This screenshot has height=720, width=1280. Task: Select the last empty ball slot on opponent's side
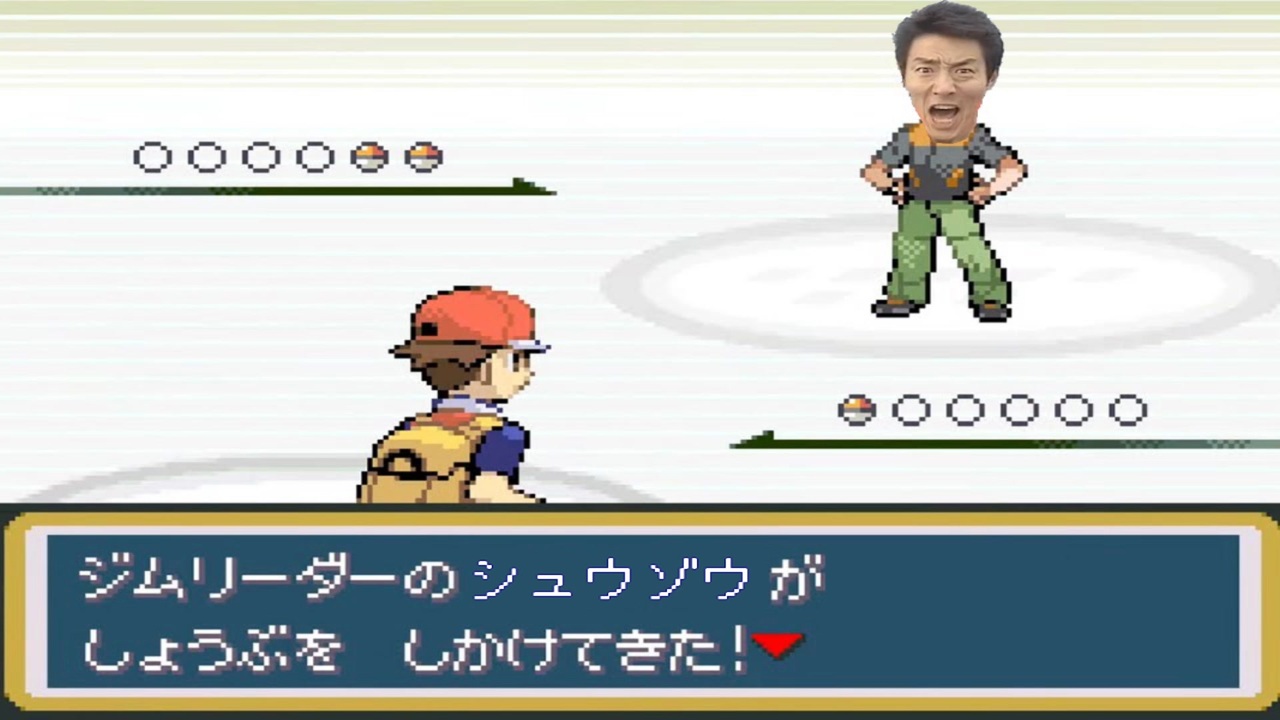(x=1128, y=409)
